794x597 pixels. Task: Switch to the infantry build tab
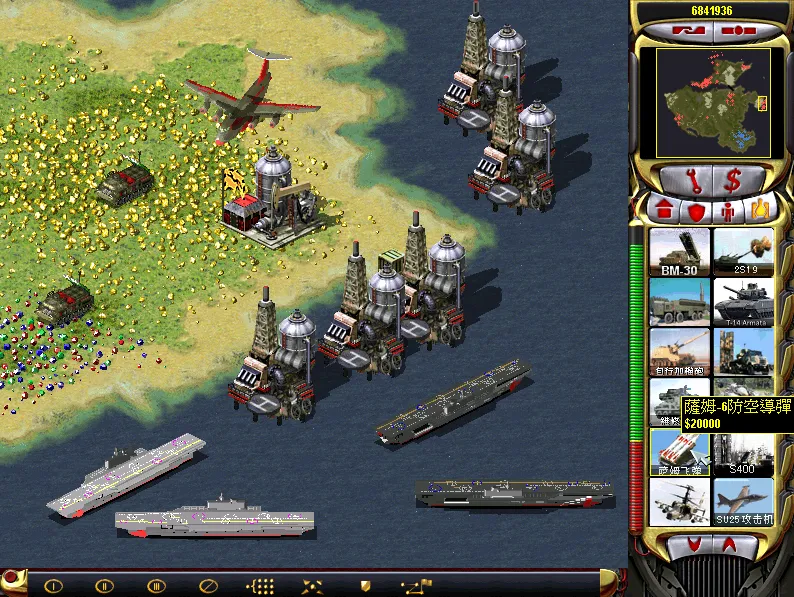pos(729,211)
